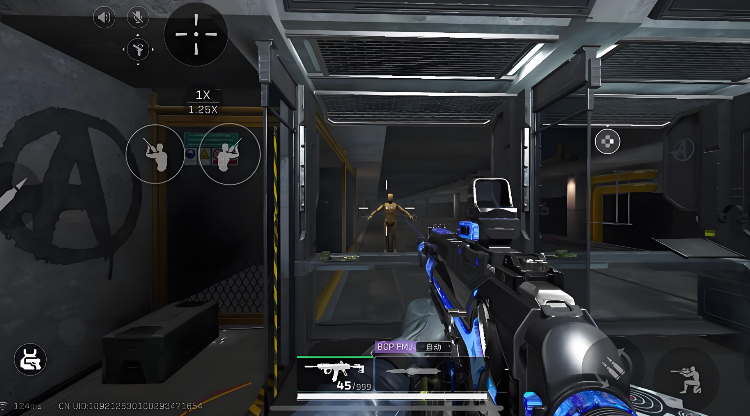Screen dimensions: 750x416
Task: Tap the pistol icon with four arrows
Action: (137, 47)
